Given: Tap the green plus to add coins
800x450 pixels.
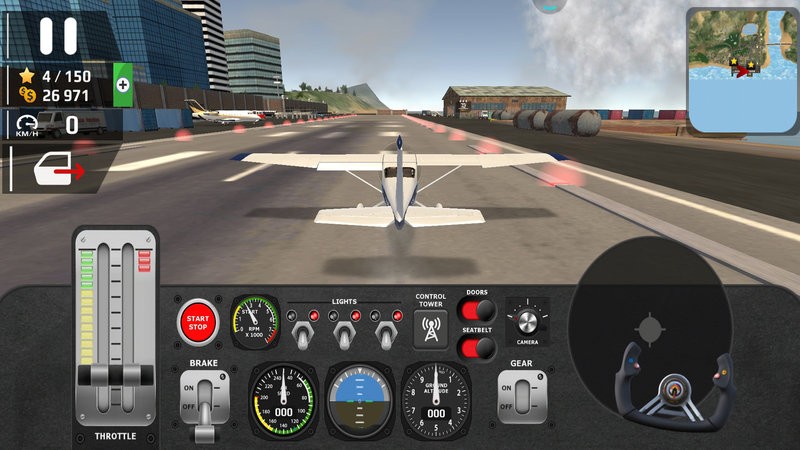Looking at the screenshot, I should 123,86.
